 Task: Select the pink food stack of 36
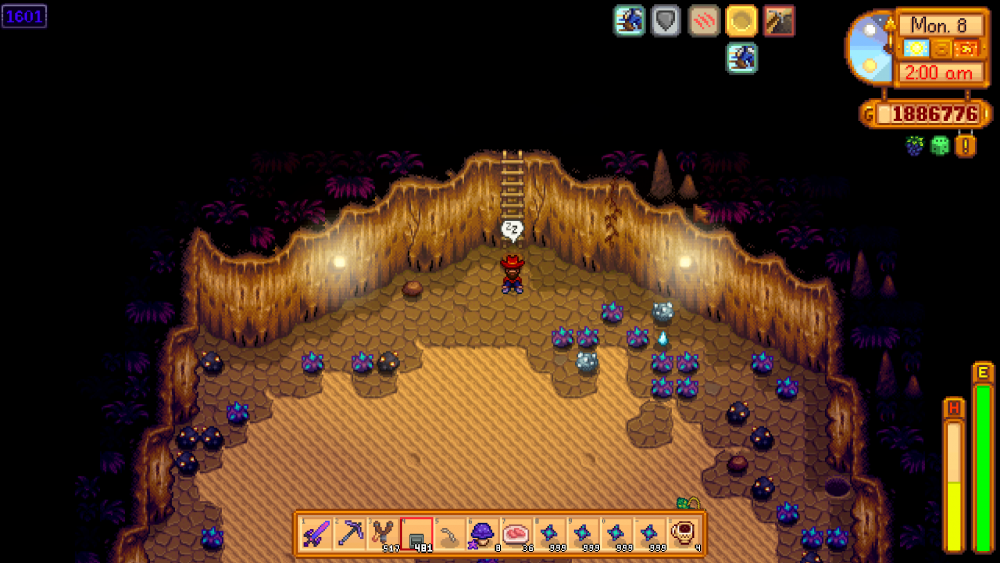click(x=518, y=533)
